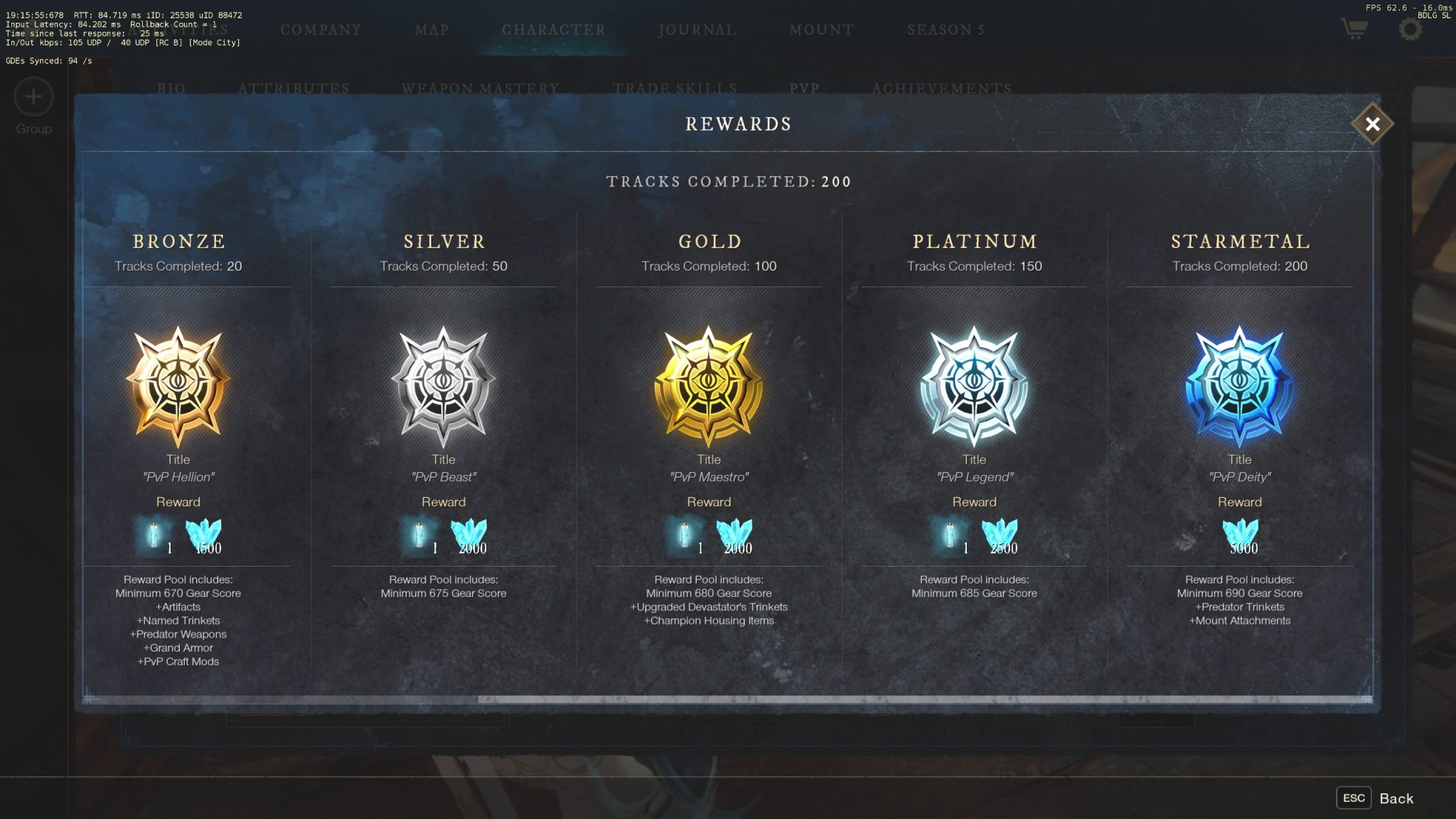The width and height of the screenshot is (1456, 819).
Task: Select the Starmetal tier medallion icon
Action: point(1240,384)
